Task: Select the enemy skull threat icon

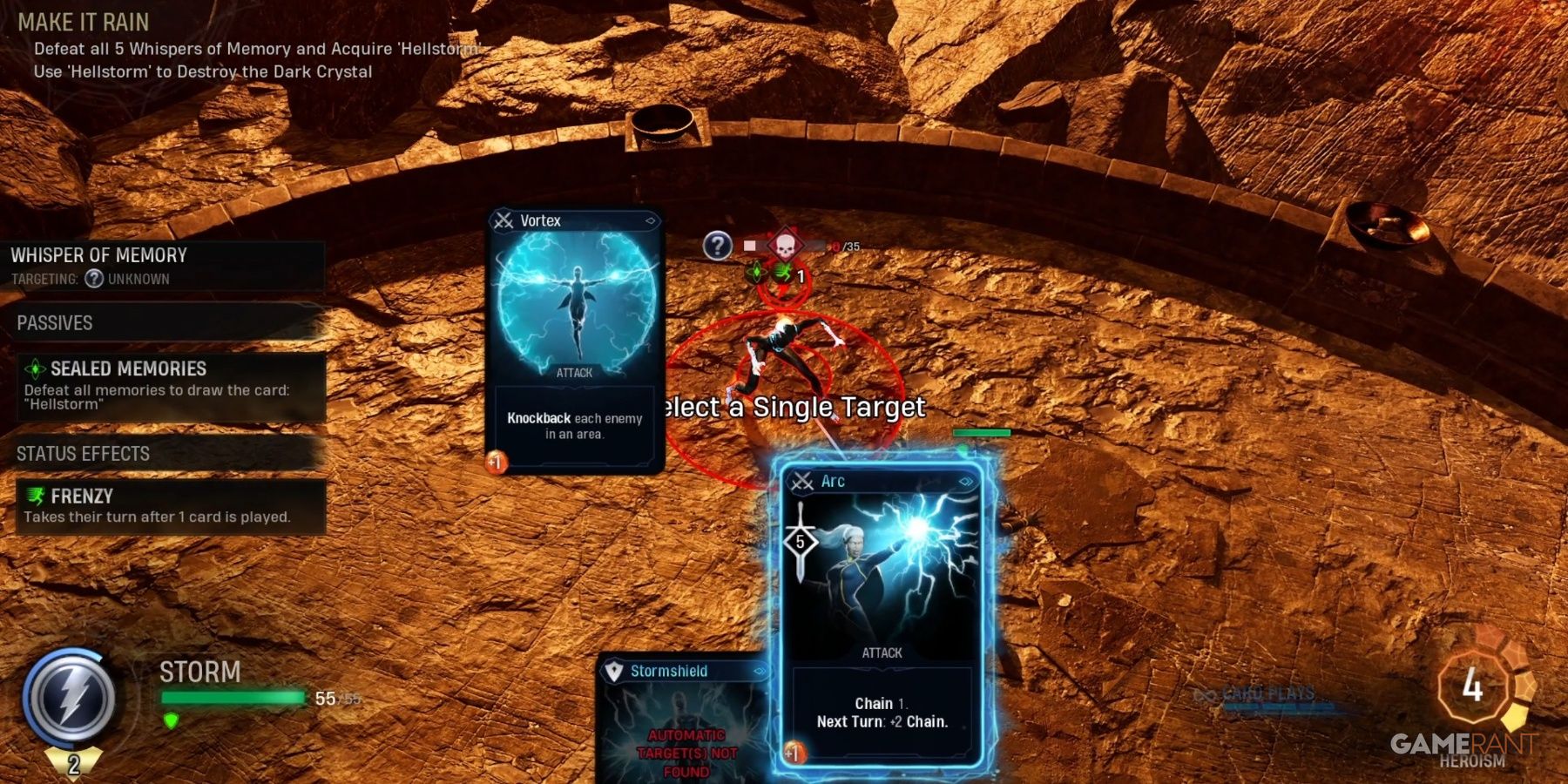Action: pos(785,244)
